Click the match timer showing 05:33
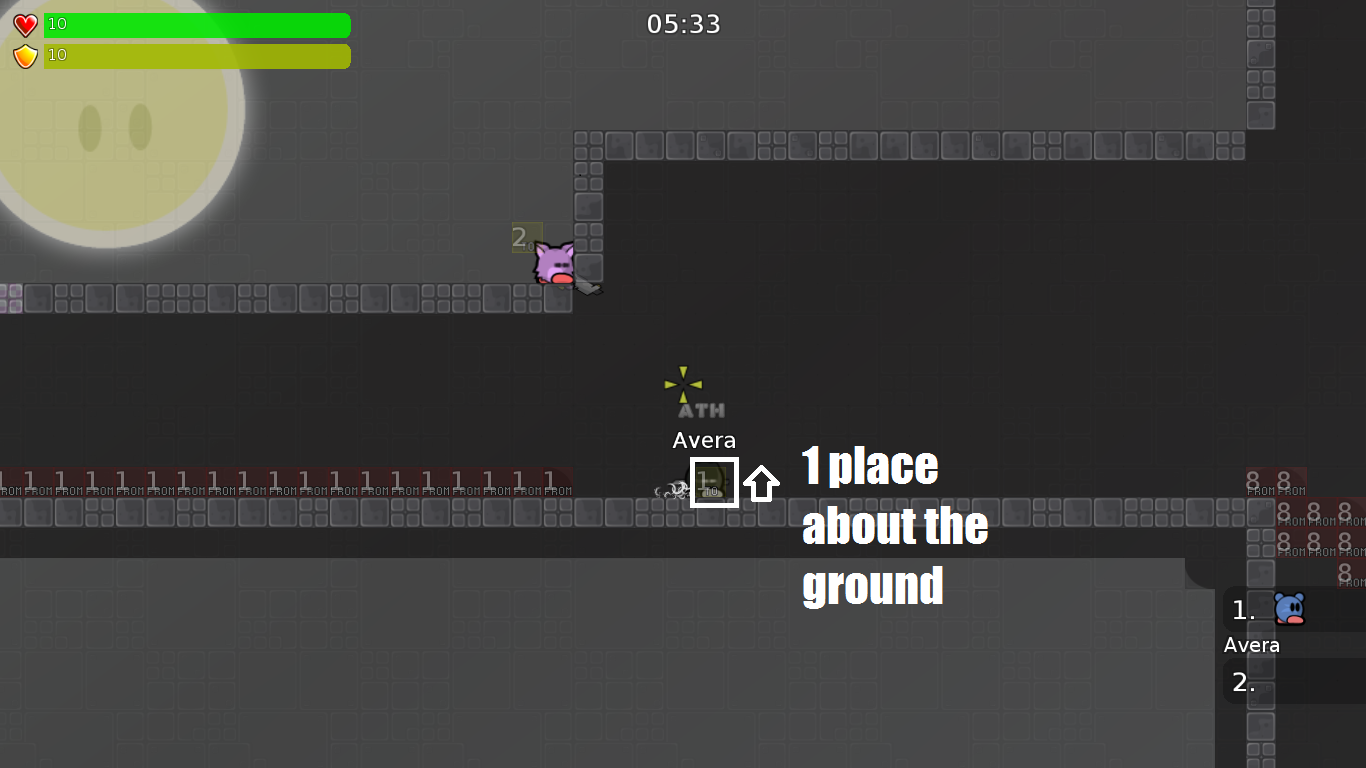Screen dimensions: 1366x768 pyautogui.click(x=683, y=23)
